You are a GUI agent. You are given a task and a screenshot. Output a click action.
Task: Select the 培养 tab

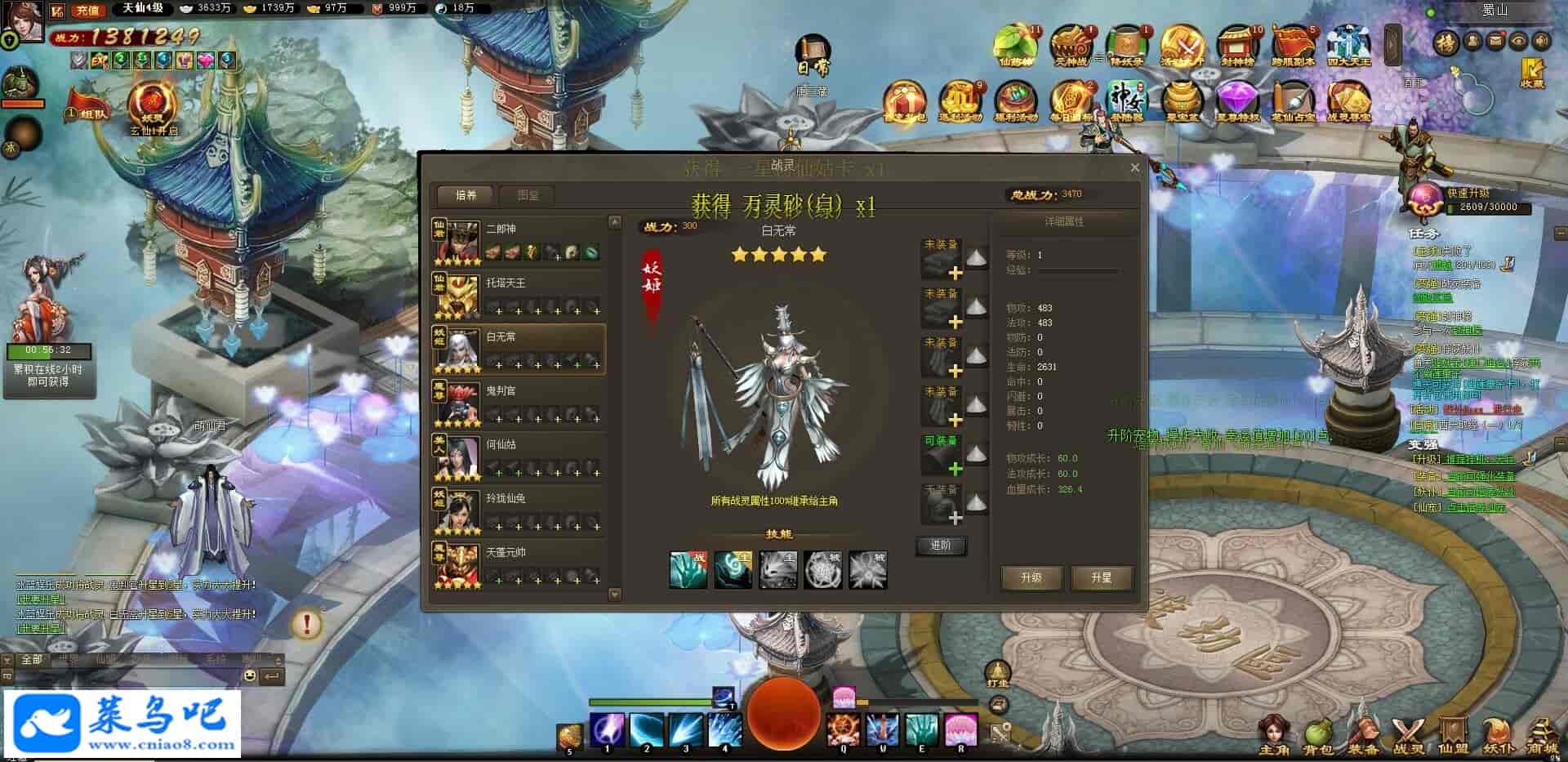coord(465,195)
